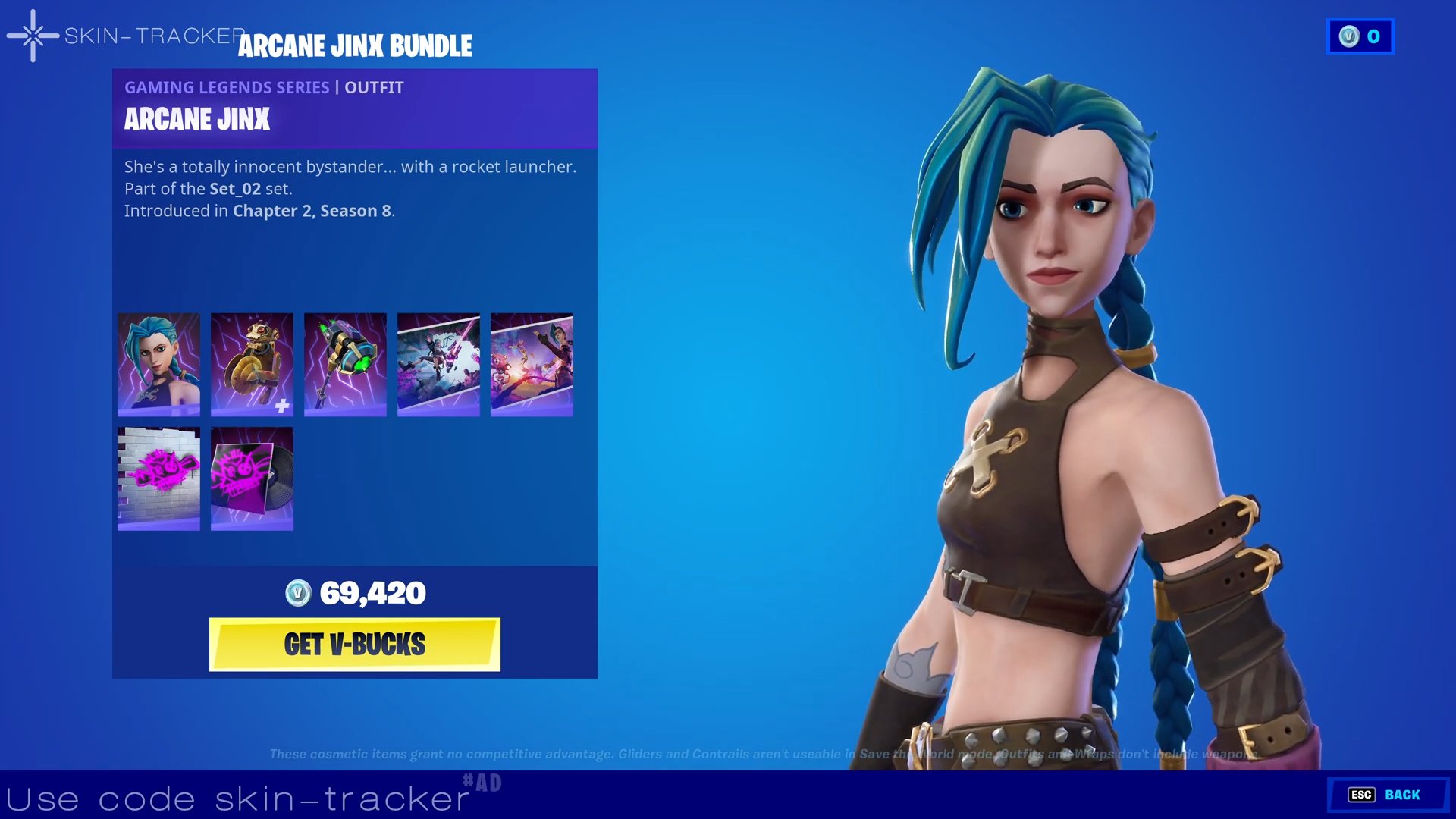1456x819 pixels.
Task: Select the monkey back bling item
Action: point(252,364)
